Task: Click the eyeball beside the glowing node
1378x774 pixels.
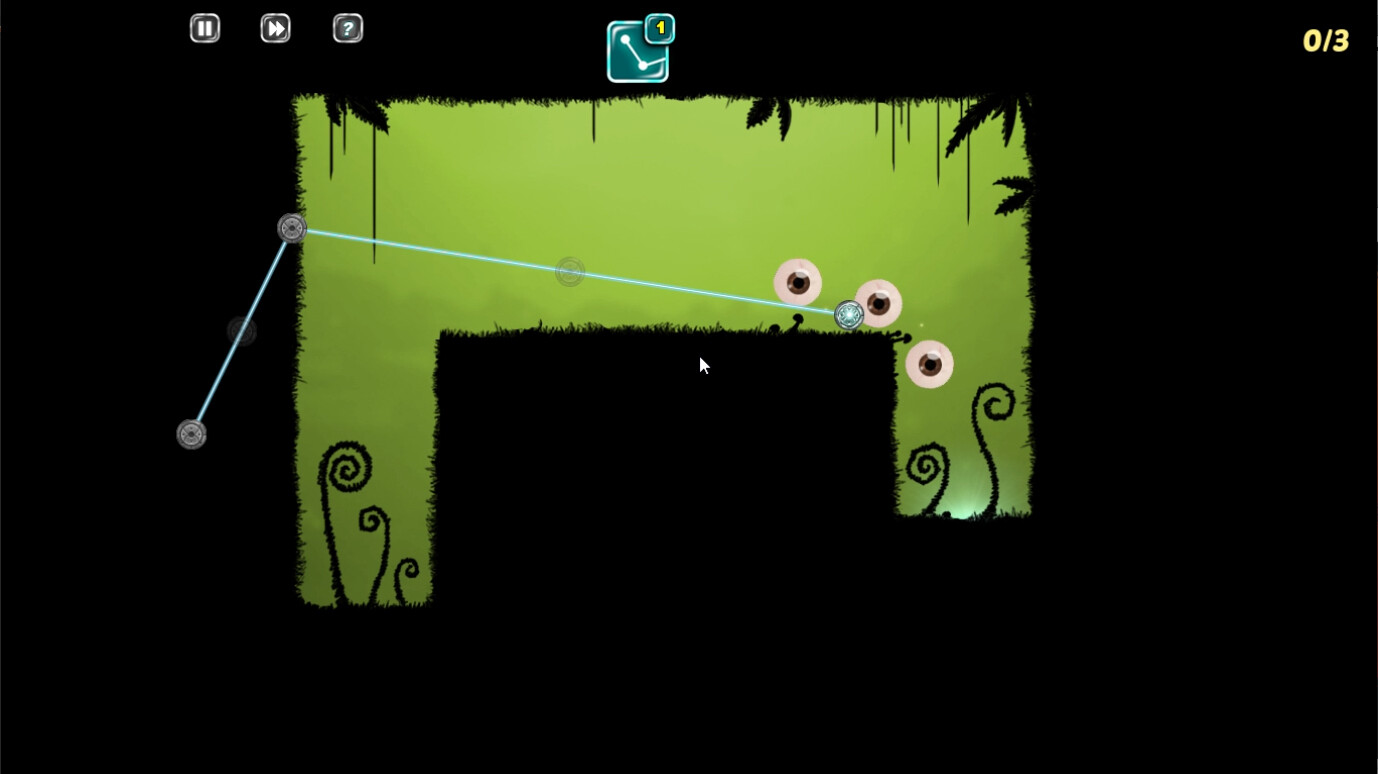Action: (878, 301)
